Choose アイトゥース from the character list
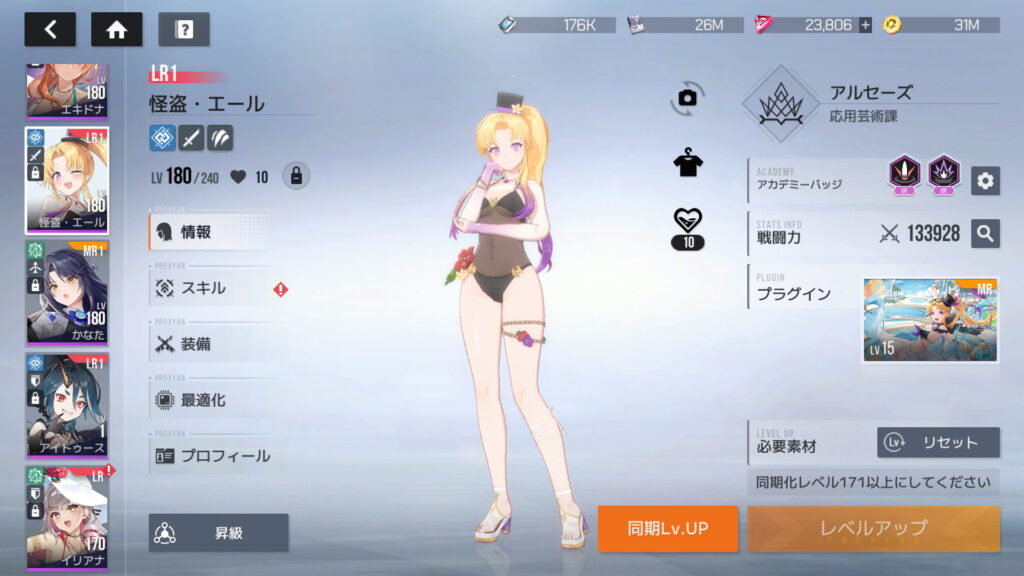 (67, 404)
